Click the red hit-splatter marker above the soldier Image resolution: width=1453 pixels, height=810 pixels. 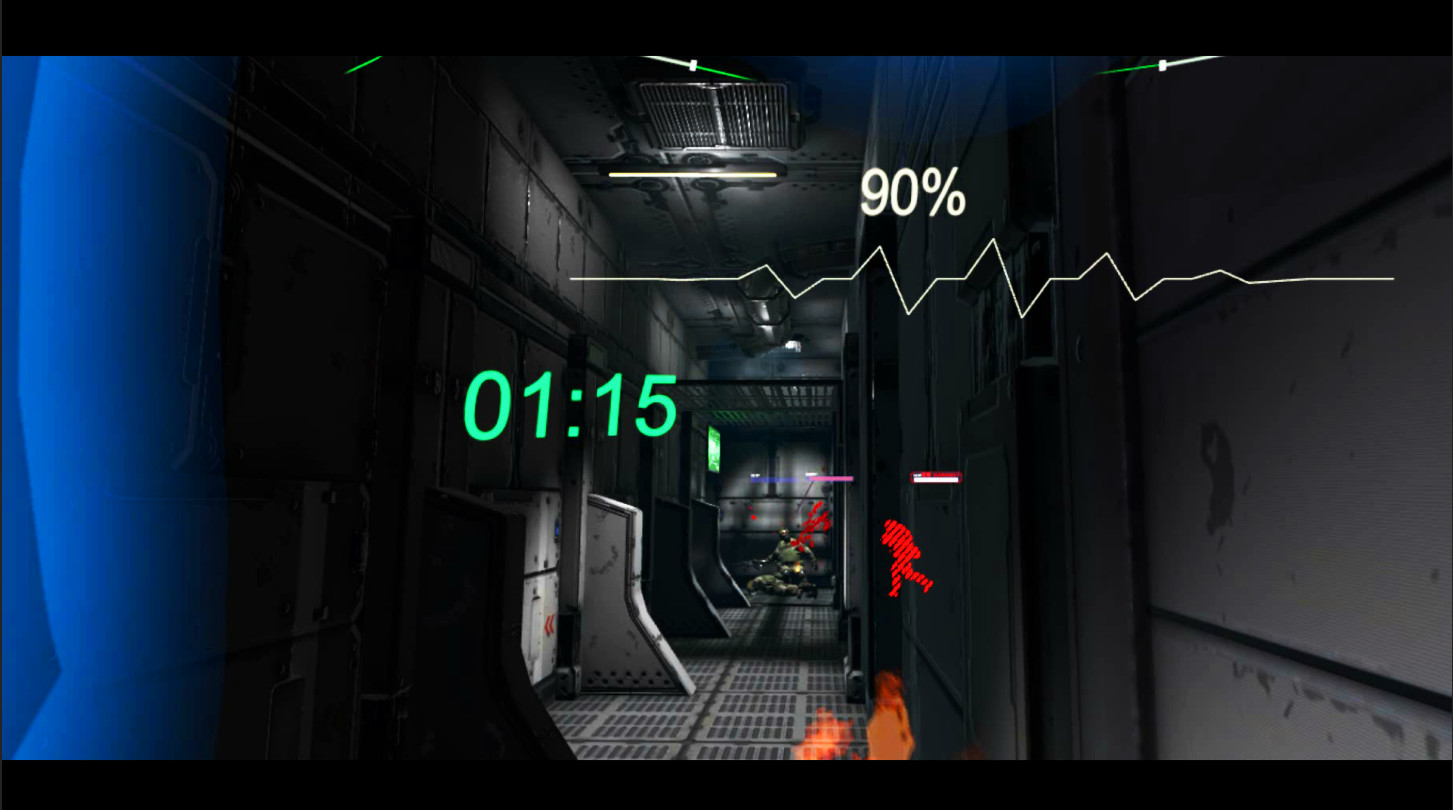pos(816,524)
